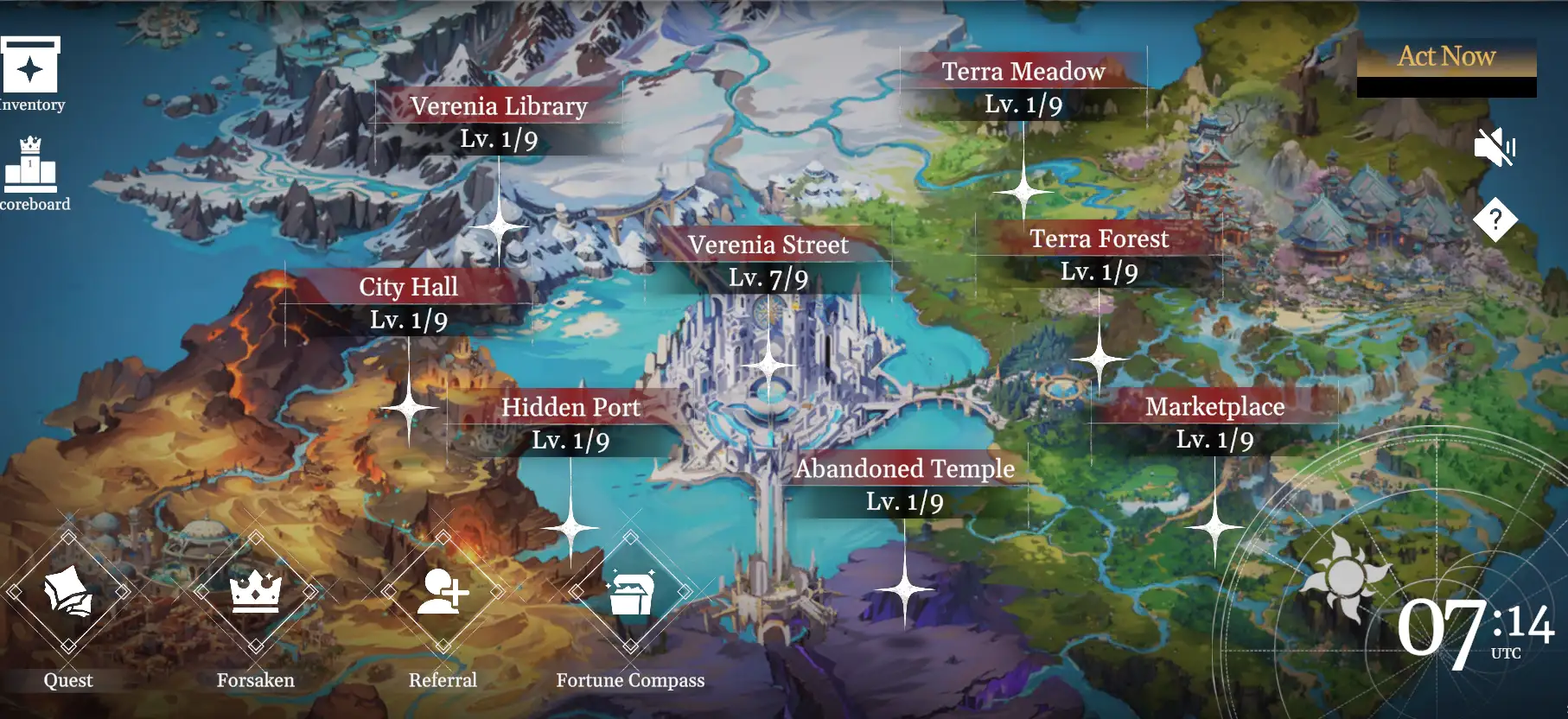The width and height of the screenshot is (1568, 719).
Task: Open the Inventory panel
Action: (x=30, y=67)
